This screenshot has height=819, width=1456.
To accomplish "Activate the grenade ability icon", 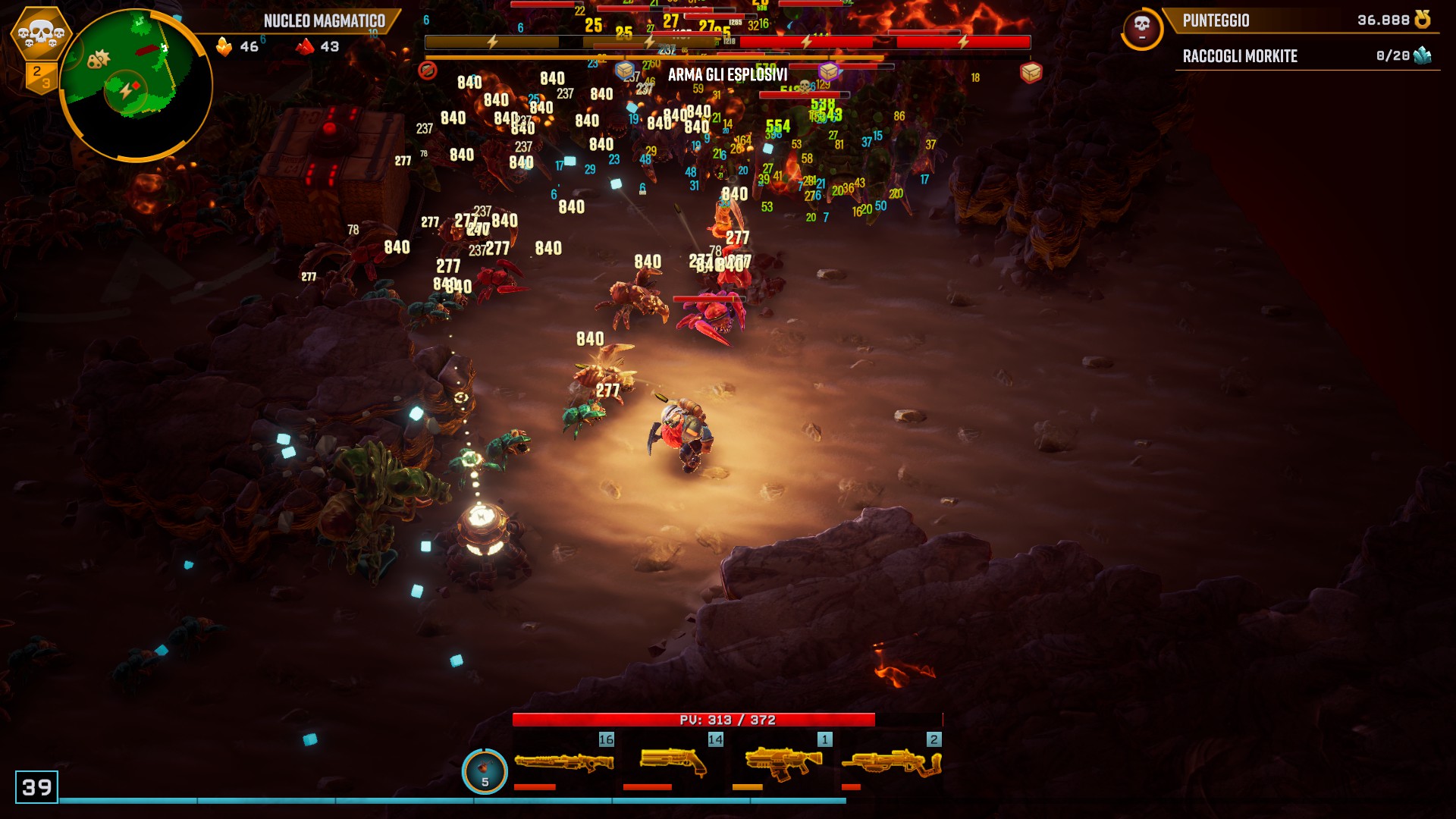I will tap(485, 771).
